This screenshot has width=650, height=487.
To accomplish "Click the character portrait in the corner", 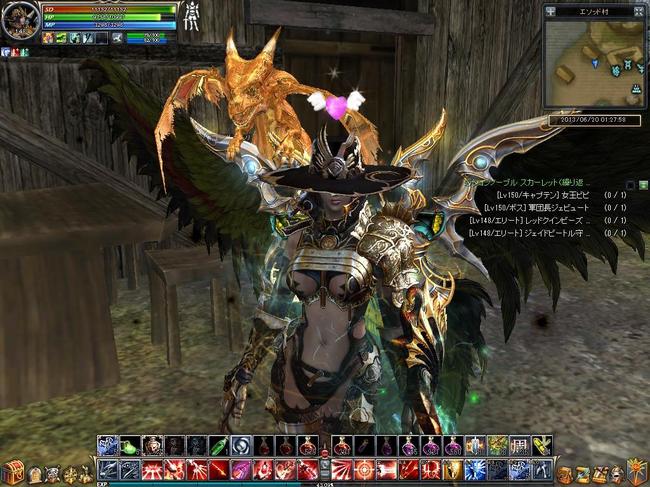I will point(20,20).
